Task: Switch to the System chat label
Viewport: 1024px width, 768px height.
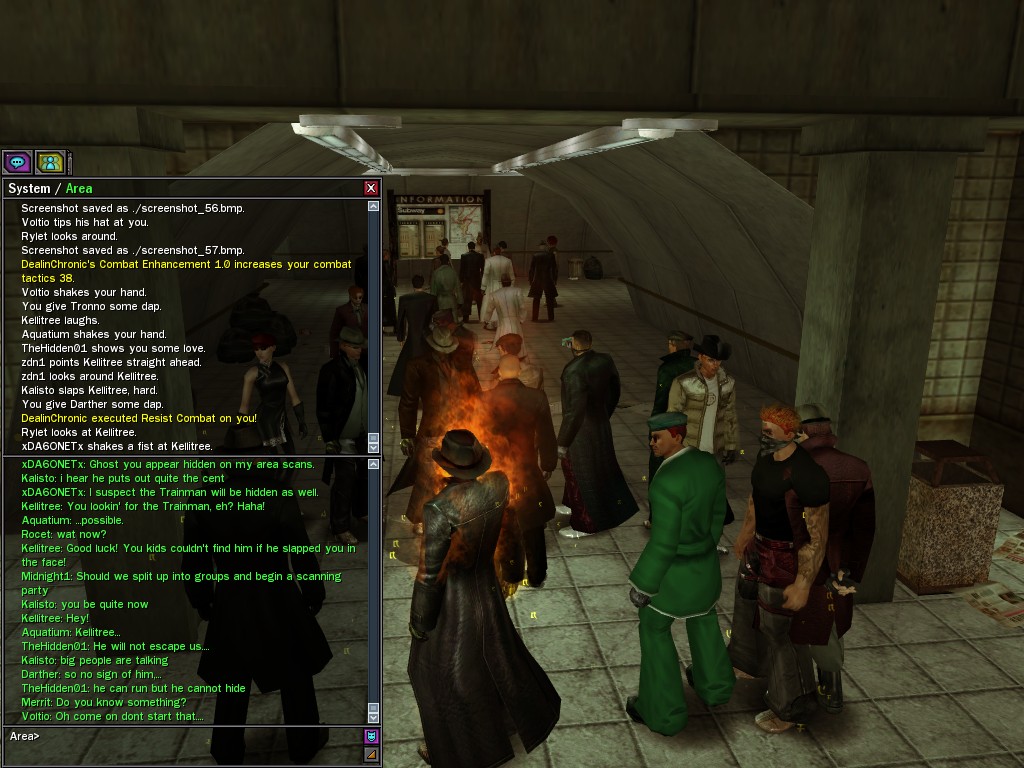Action: tap(28, 188)
